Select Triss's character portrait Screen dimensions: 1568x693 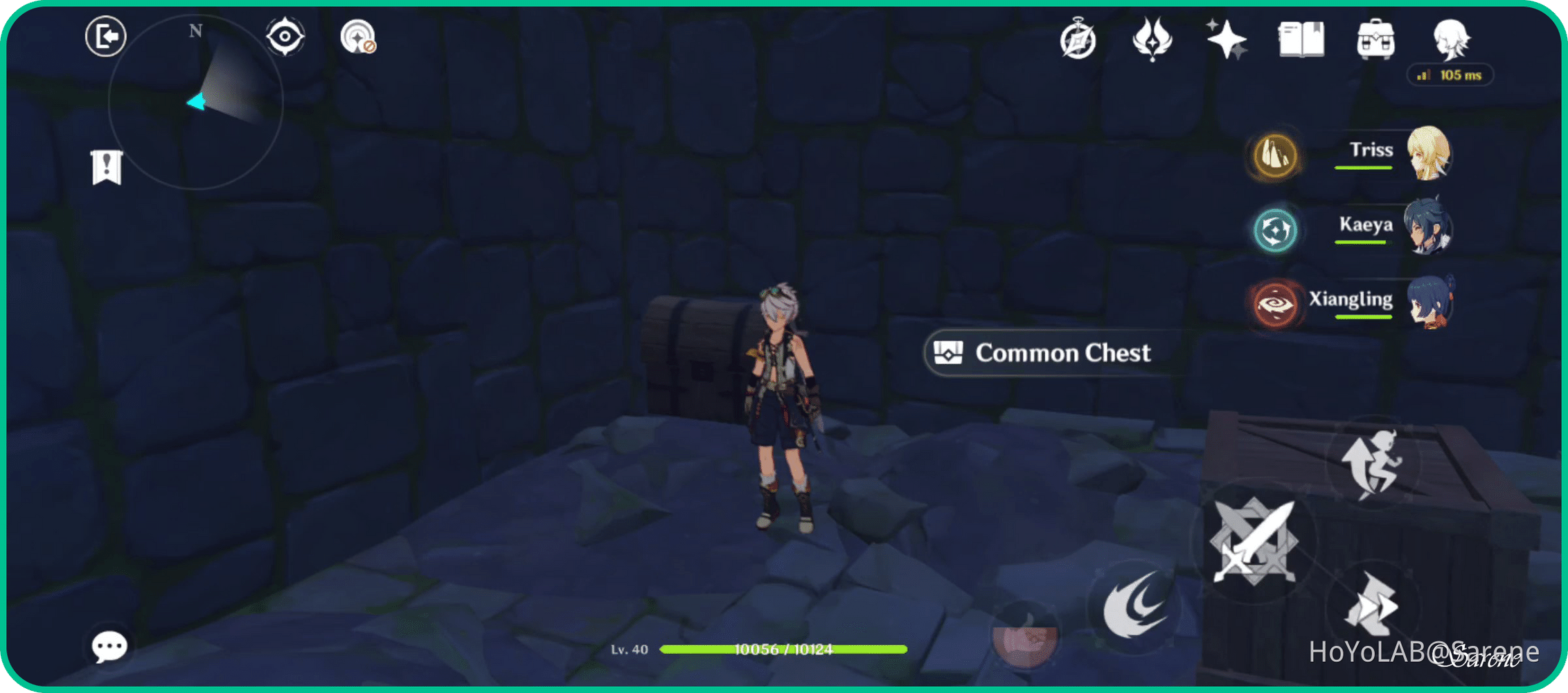1430,152
